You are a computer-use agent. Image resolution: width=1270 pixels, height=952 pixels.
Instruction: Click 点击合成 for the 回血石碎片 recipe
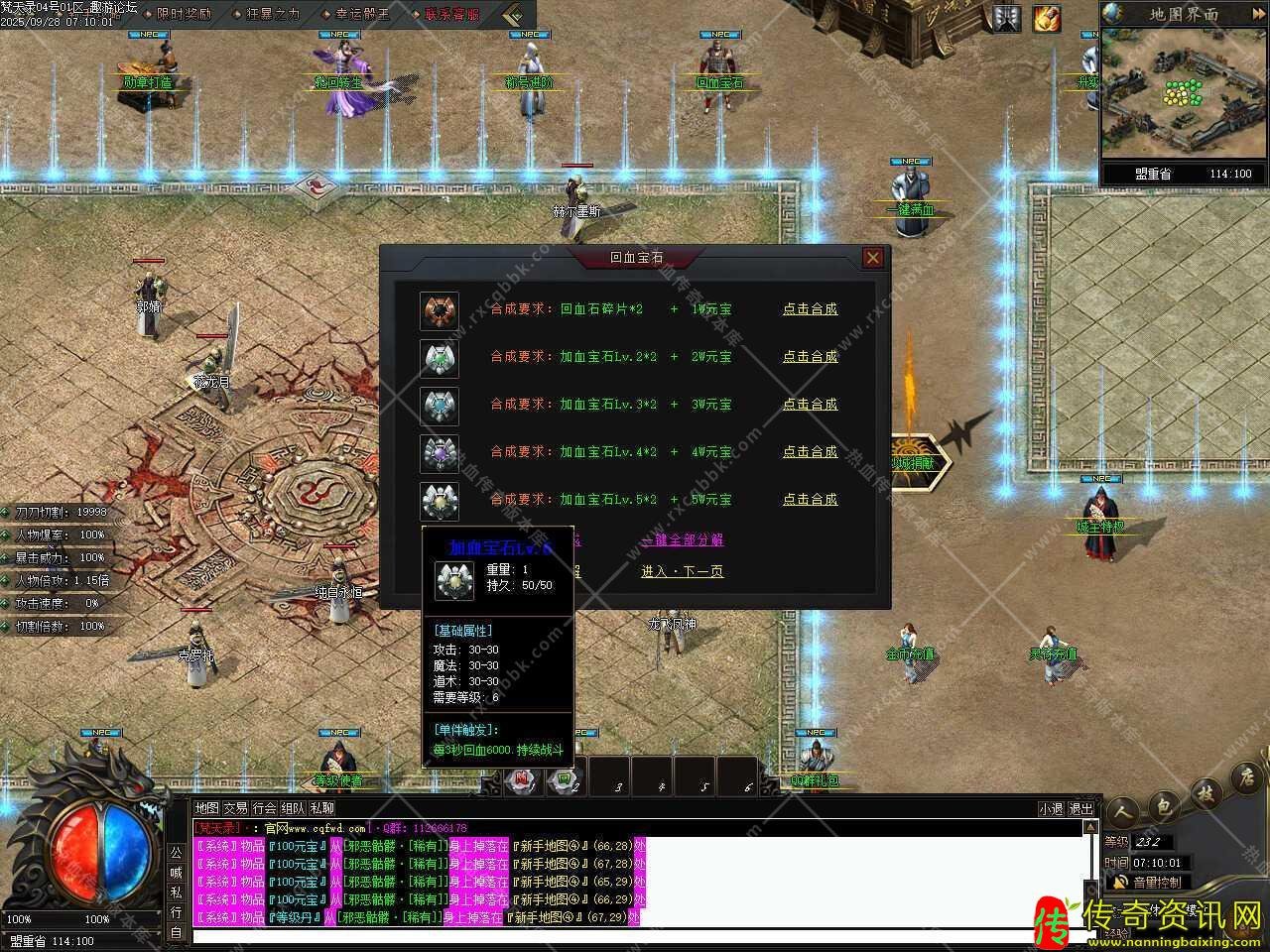pyautogui.click(x=810, y=309)
